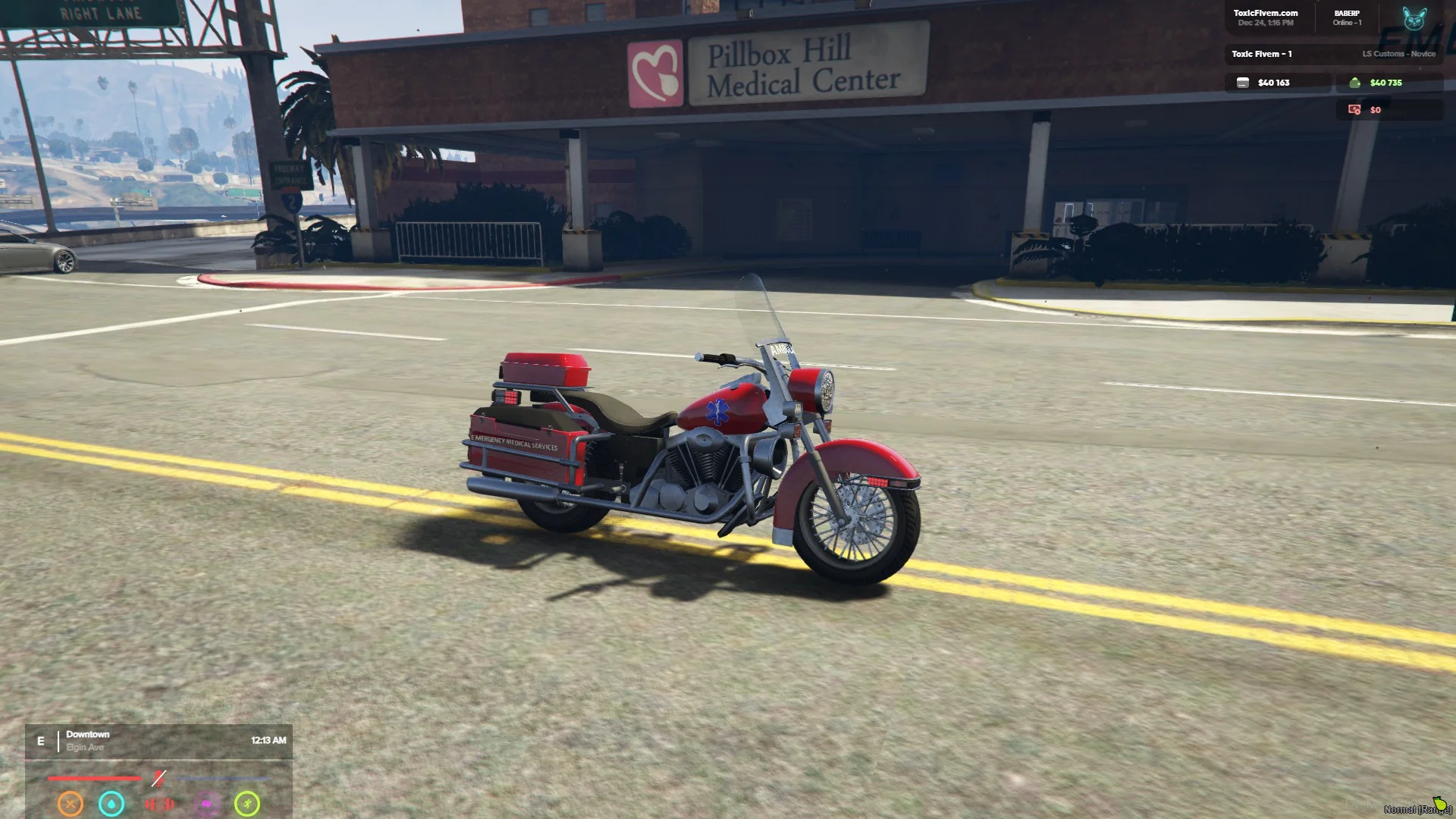Select the purple brain stress icon
This screenshot has width=1456, height=819.
[x=207, y=804]
